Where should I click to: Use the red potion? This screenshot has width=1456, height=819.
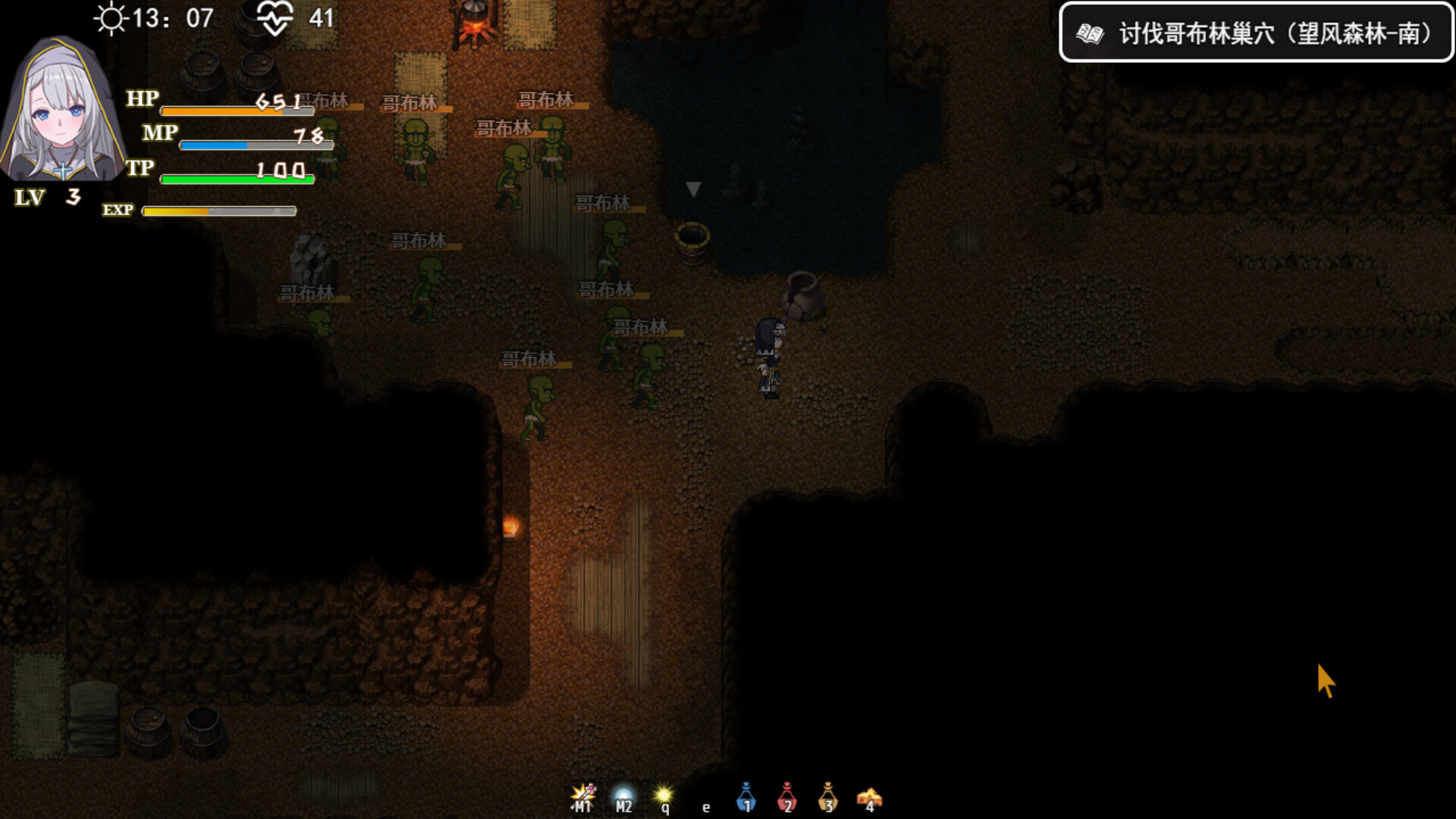[x=787, y=797]
